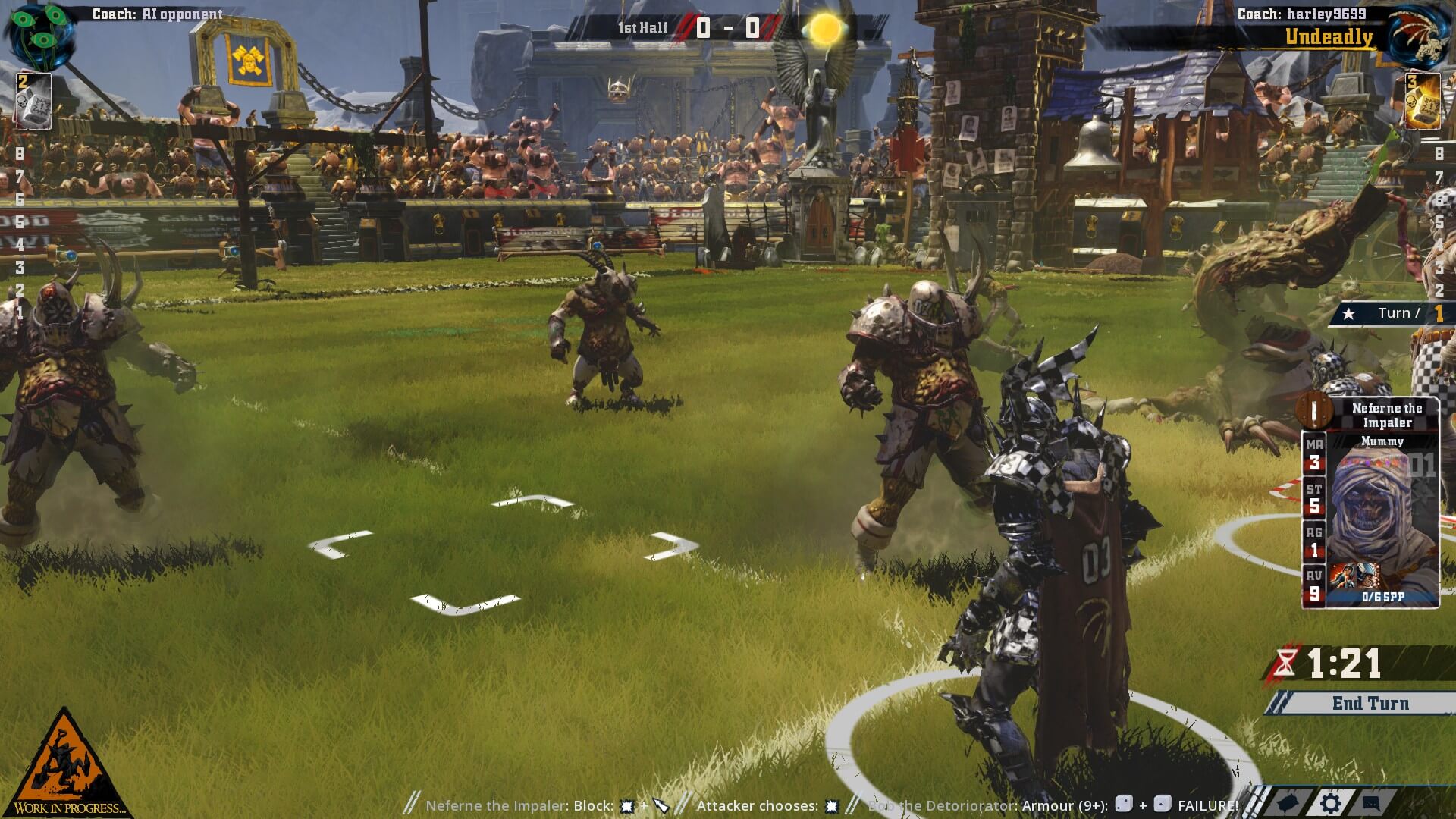1456x819 pixels.
Task: End the current turn
Action: point(1370,703)
